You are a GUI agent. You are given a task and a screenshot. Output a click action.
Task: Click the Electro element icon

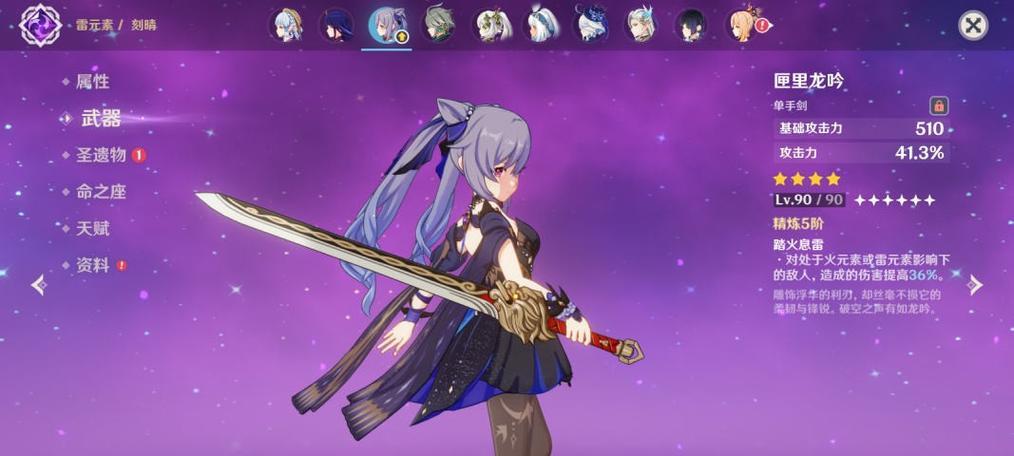(41, 24)
